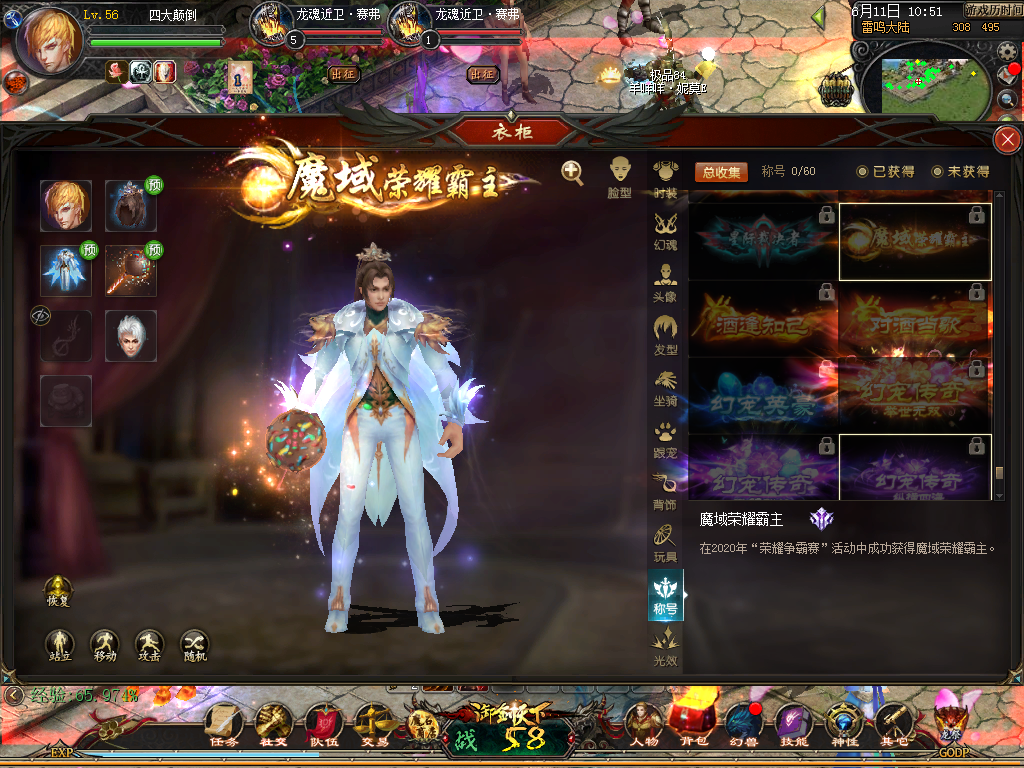
Task: Select the 未获得 not-obtained filter
Action: (960, 172)
